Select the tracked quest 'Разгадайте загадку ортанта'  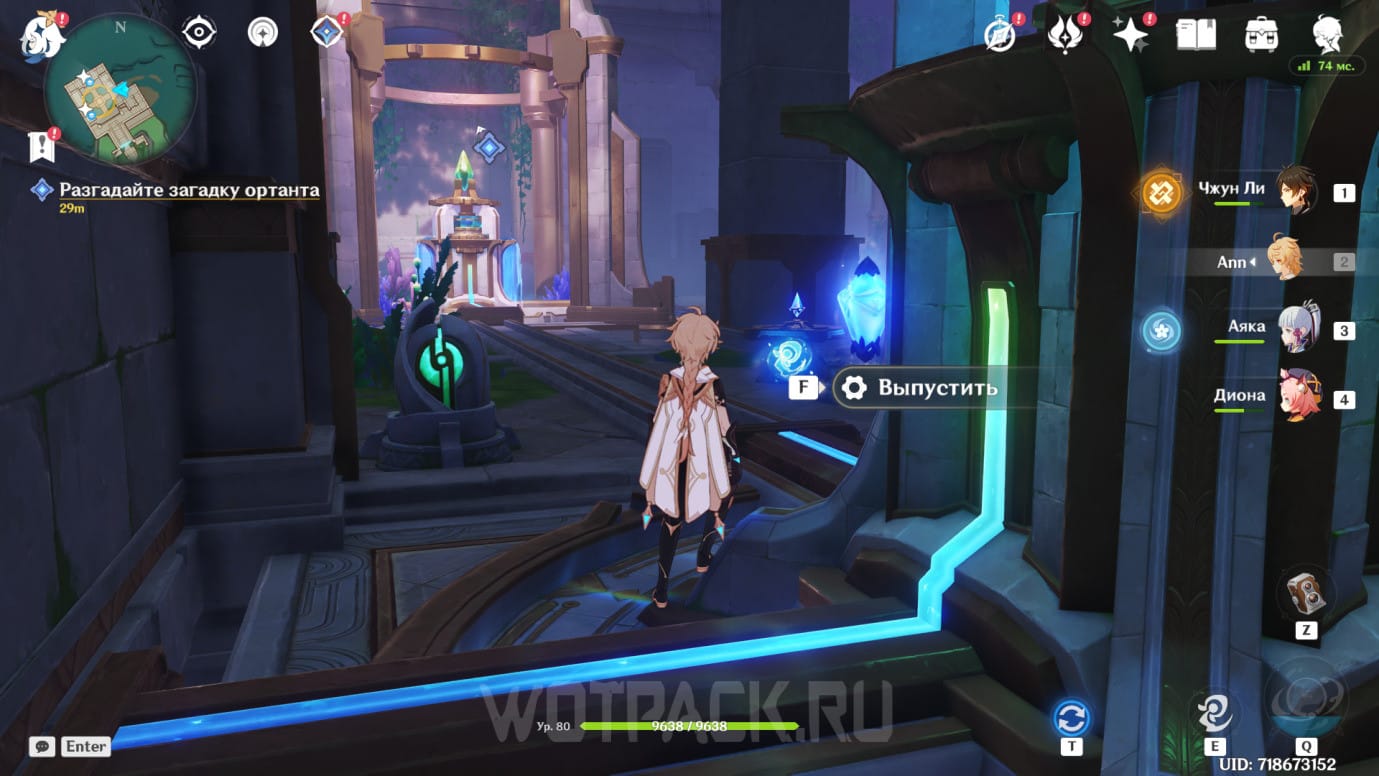click(x=189, y=190)
